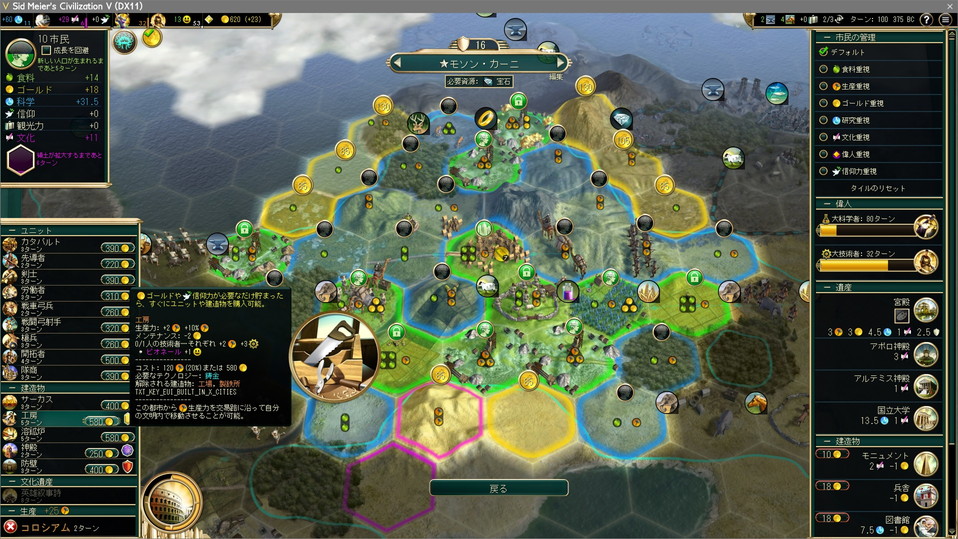Viewport: 958px width, 539px height.
Task: Go to previous city with left arrow
Action: click(x=397, y=63)
